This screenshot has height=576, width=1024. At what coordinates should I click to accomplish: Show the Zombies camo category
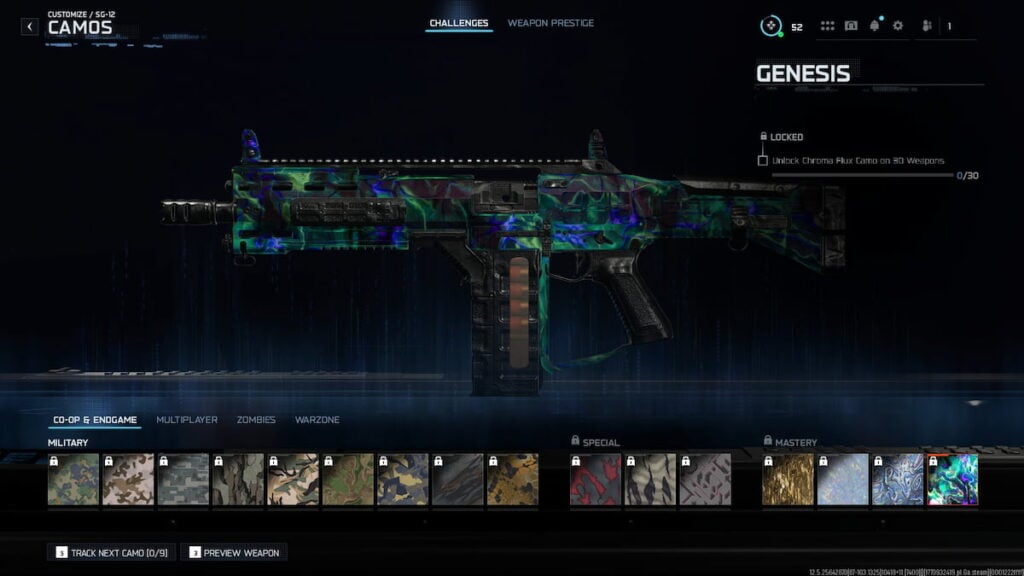tap(256, 420)
